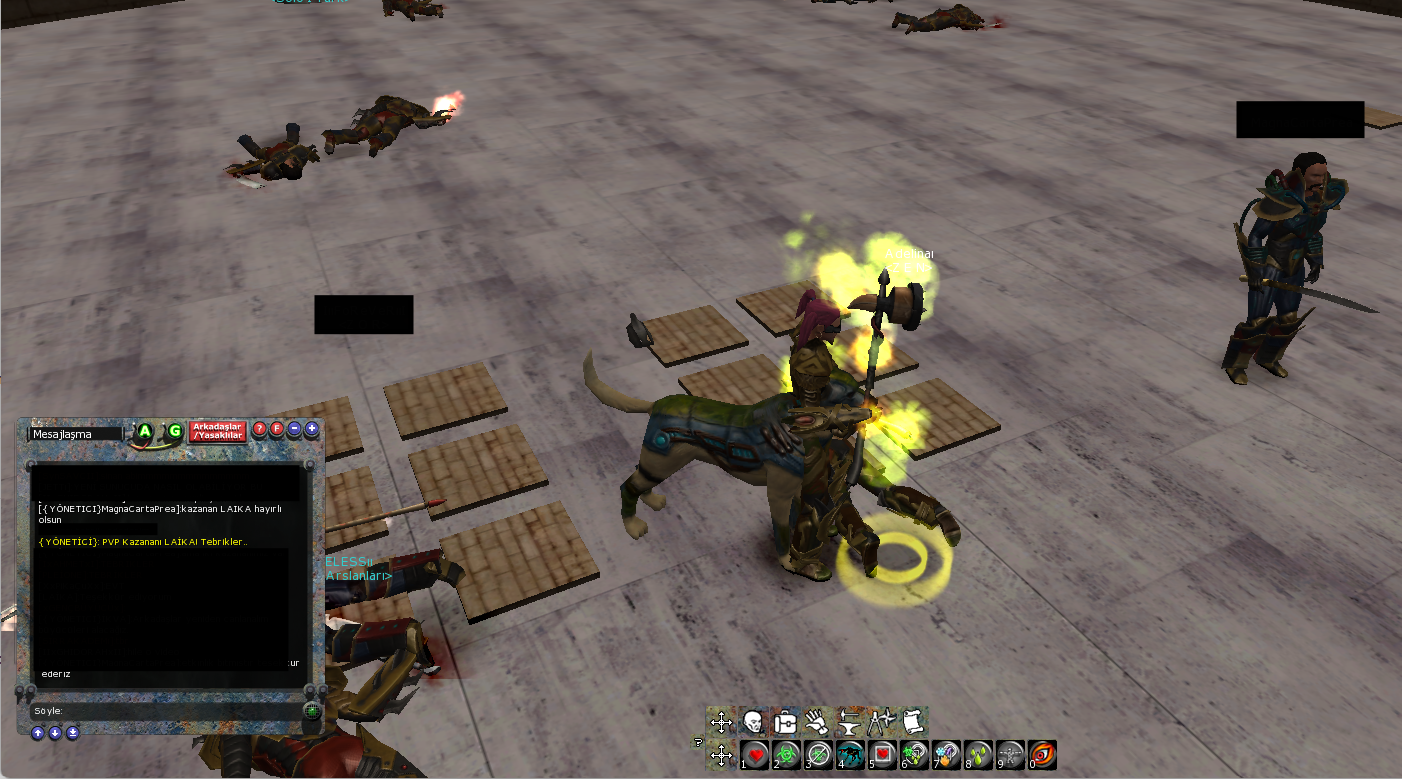Click the green A chat channel button
Screen dimensions: 1402x779
(x=145, y=432)
